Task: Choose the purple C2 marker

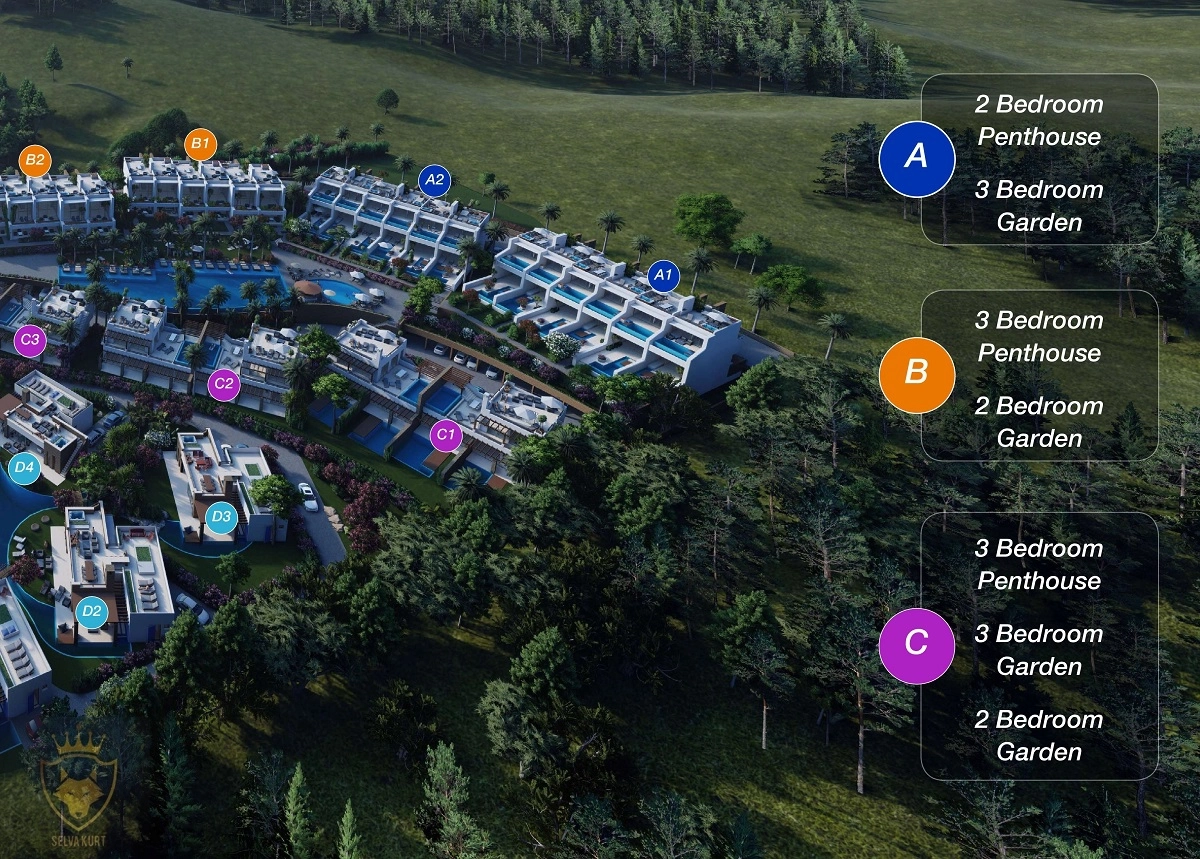Action: pos(224,383)
